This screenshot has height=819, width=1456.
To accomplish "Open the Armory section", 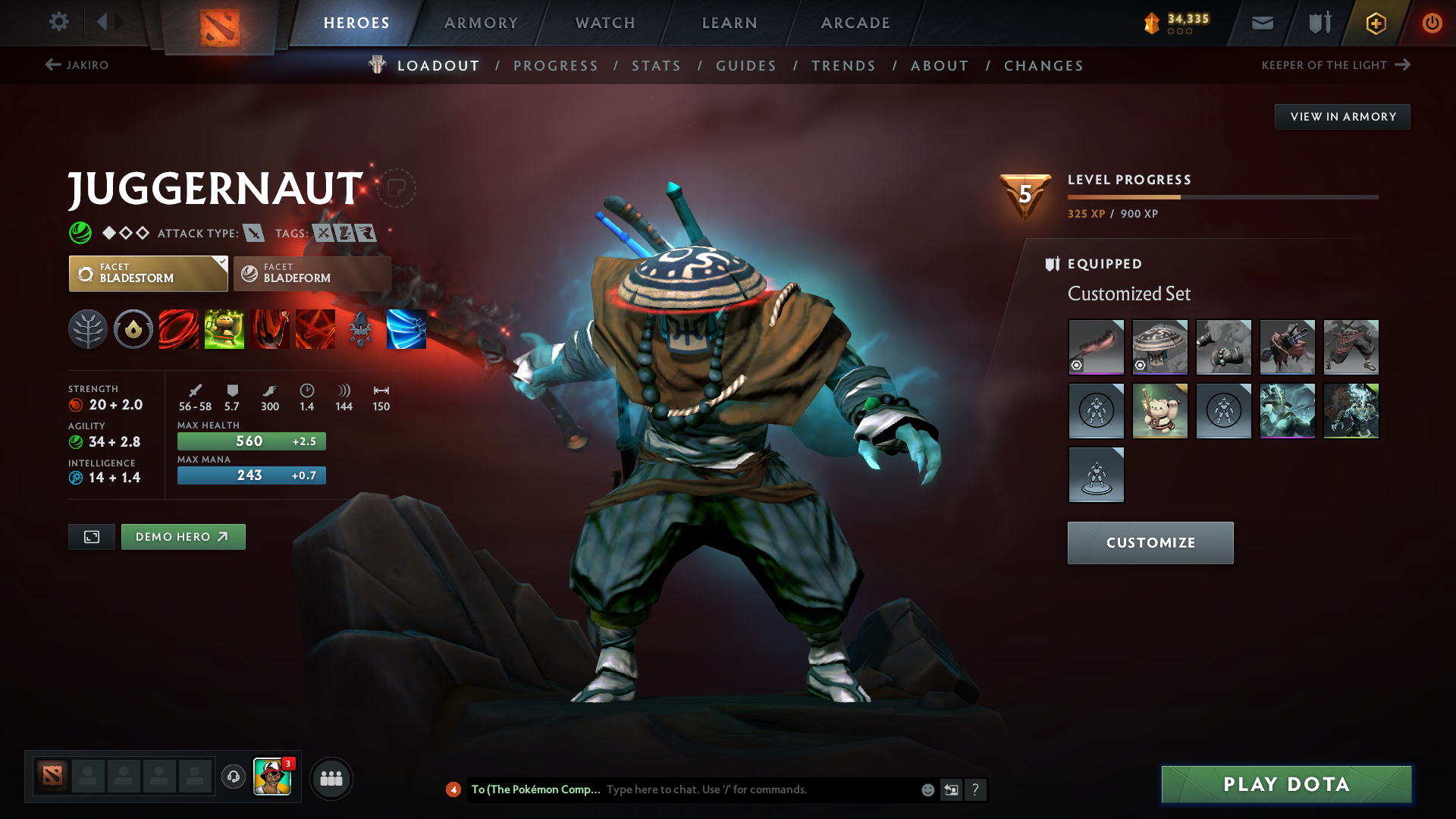I will (481, 23).
